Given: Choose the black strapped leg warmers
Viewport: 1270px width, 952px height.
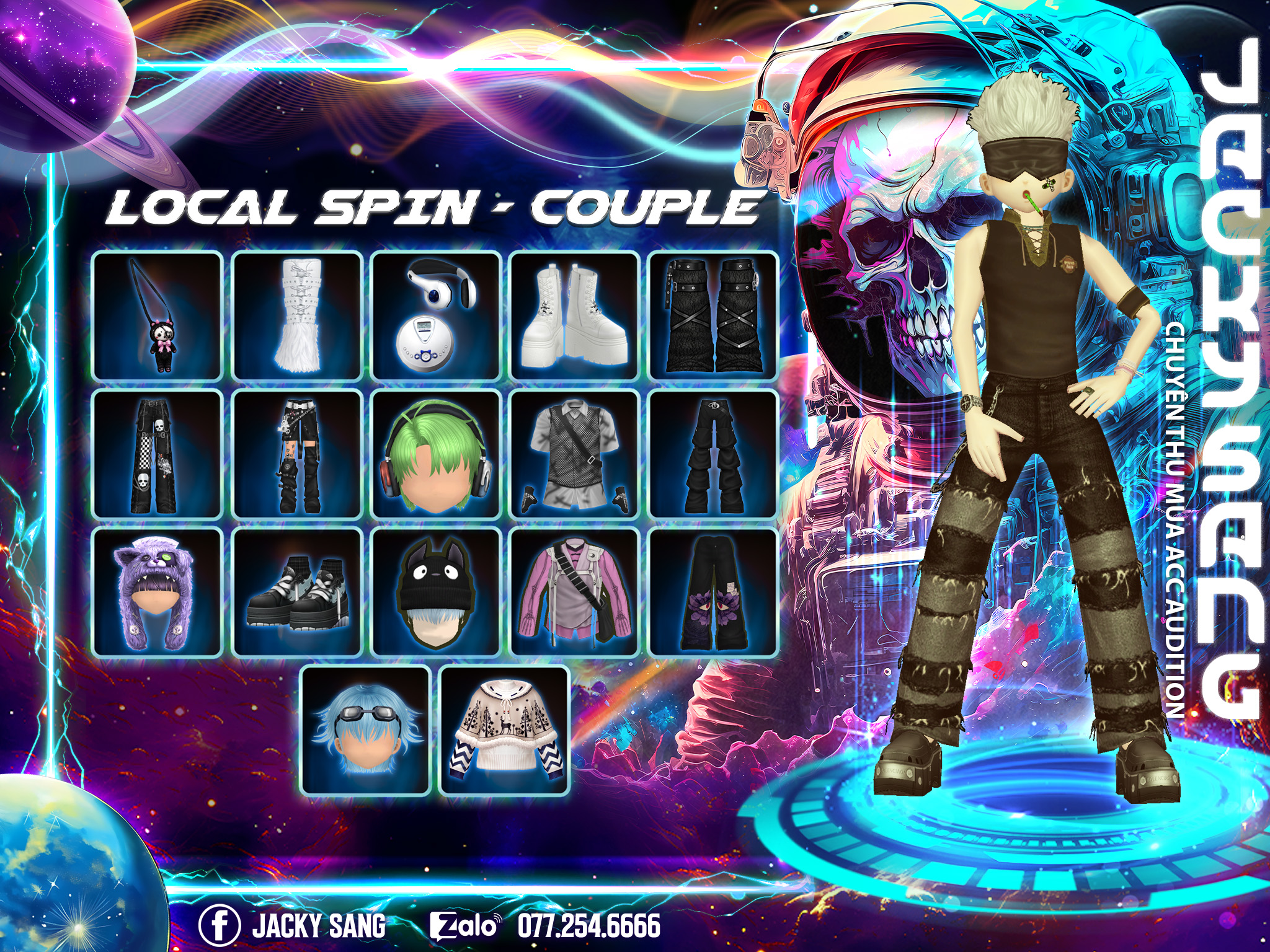Looking at the screenshot, I should (713, 316).
